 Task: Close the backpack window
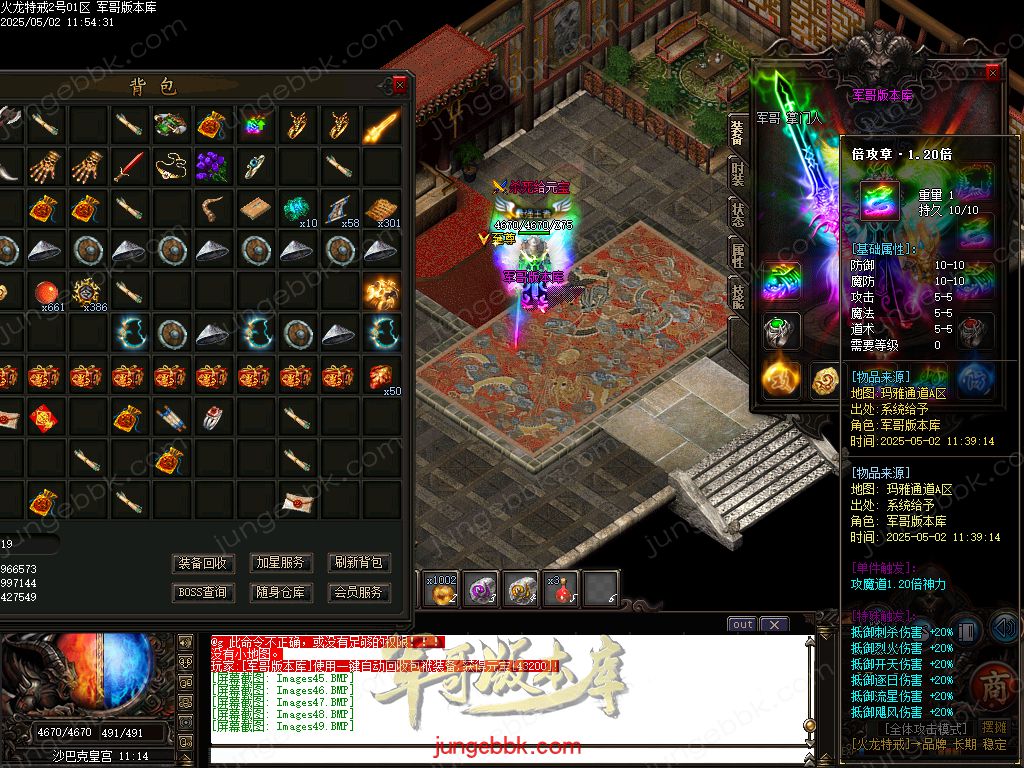coord(400,86)
